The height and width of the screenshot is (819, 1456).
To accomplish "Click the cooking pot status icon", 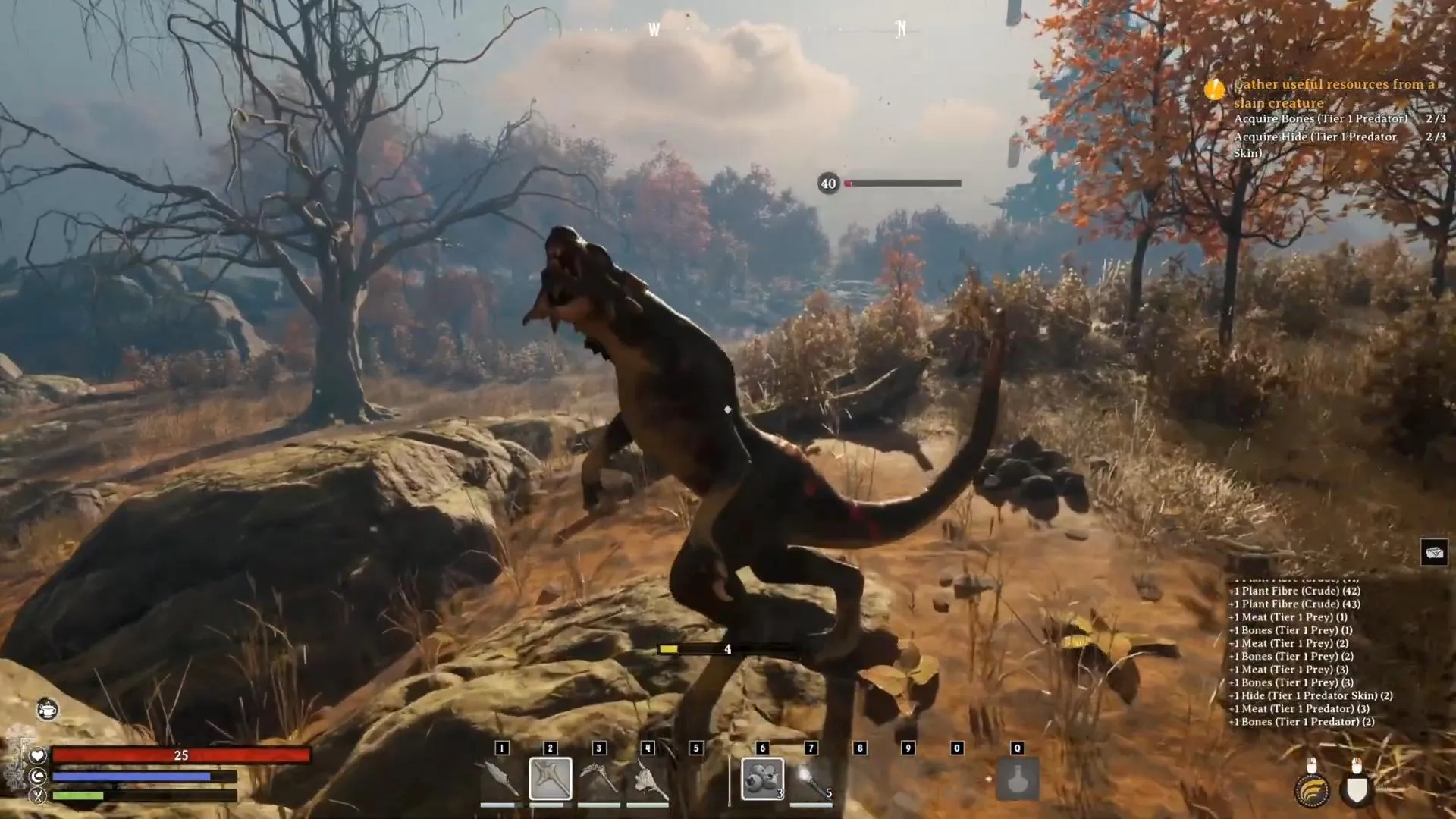I will coord(47,710).
